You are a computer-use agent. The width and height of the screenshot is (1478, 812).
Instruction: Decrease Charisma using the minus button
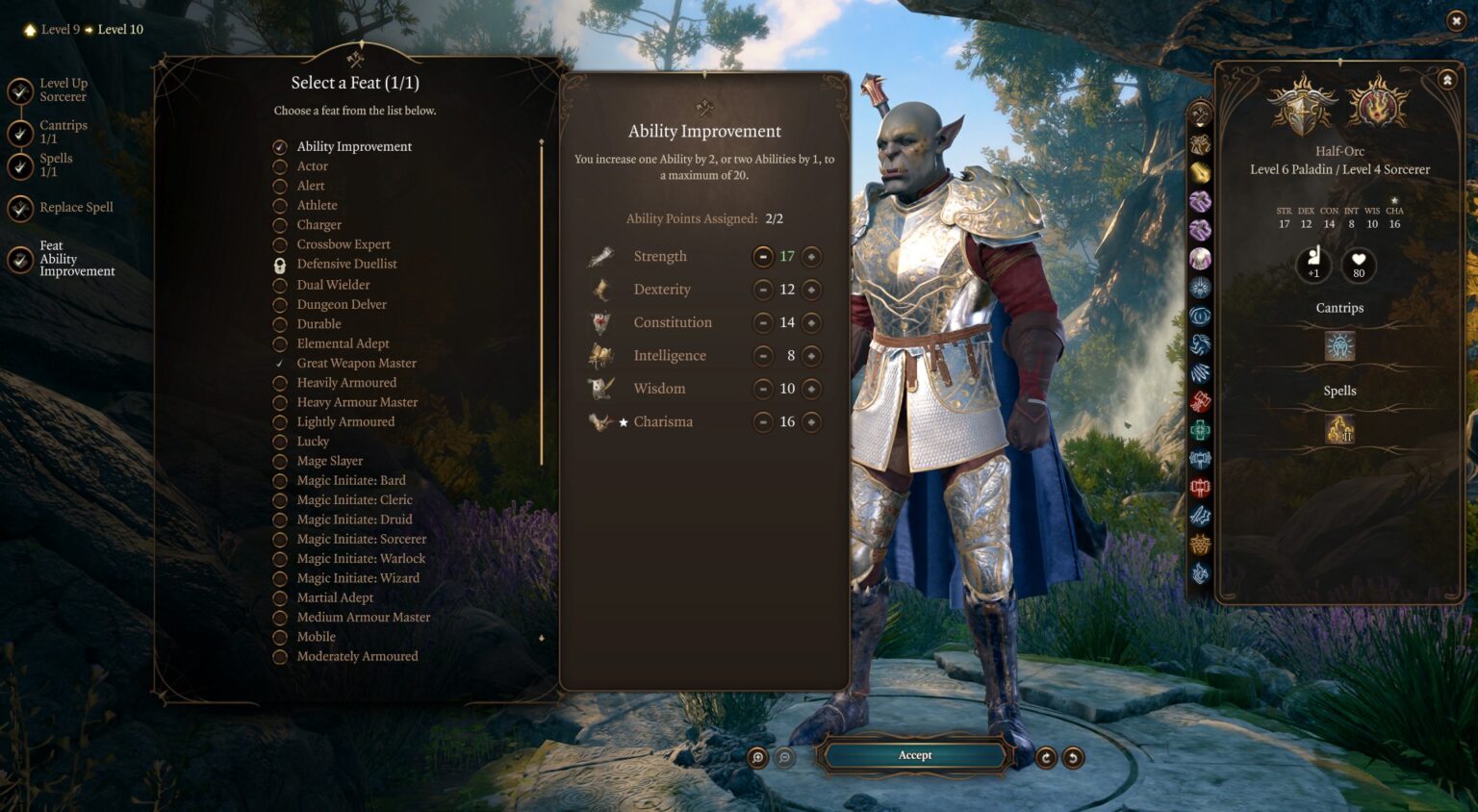764,421
